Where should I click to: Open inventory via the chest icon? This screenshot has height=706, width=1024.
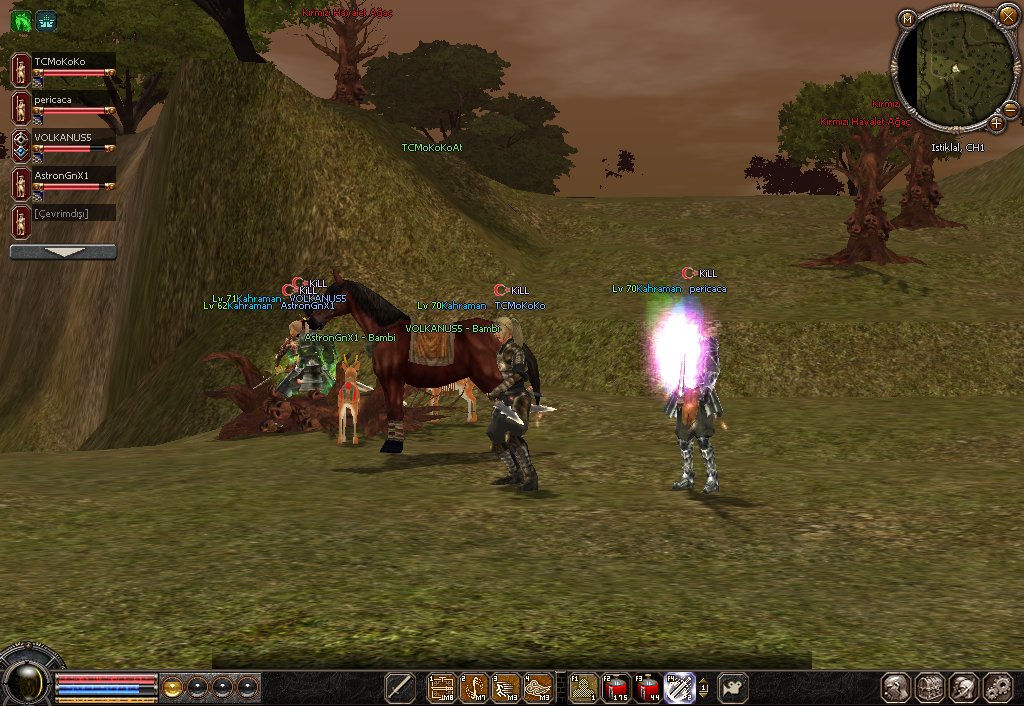930,688
